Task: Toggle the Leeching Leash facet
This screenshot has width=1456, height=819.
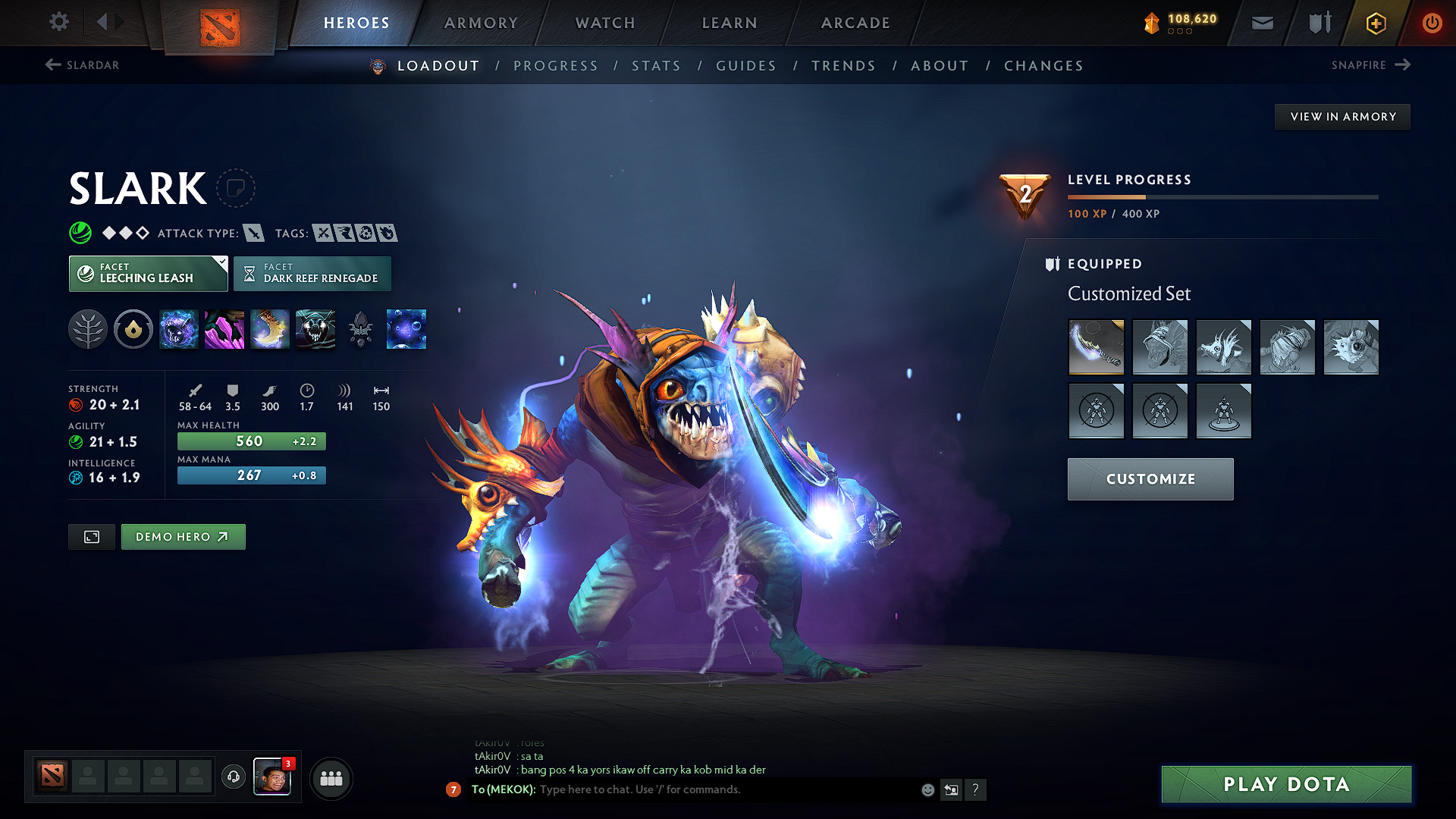Action: click(148, 273)
